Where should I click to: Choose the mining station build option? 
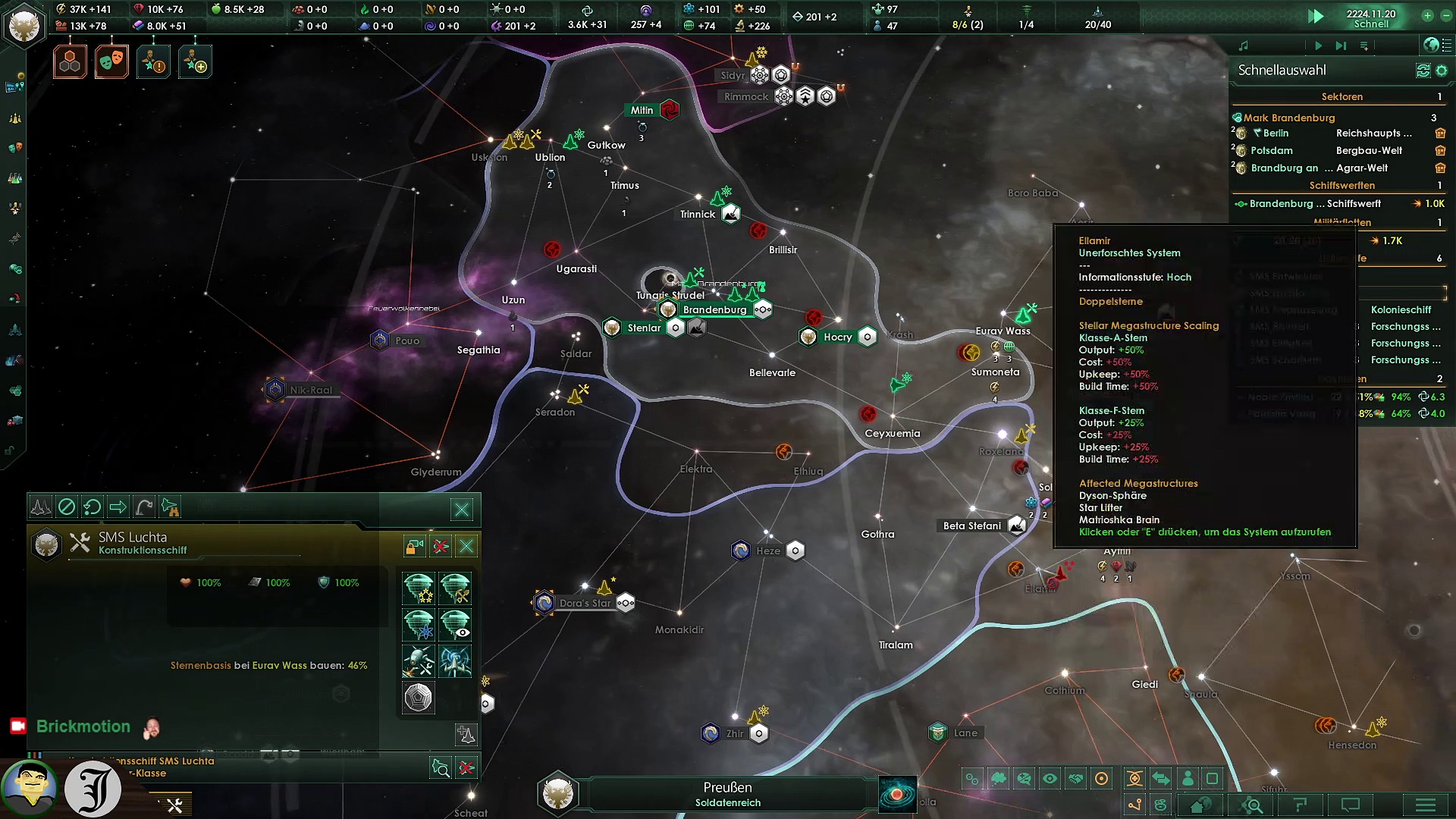(x=455, y=588)
